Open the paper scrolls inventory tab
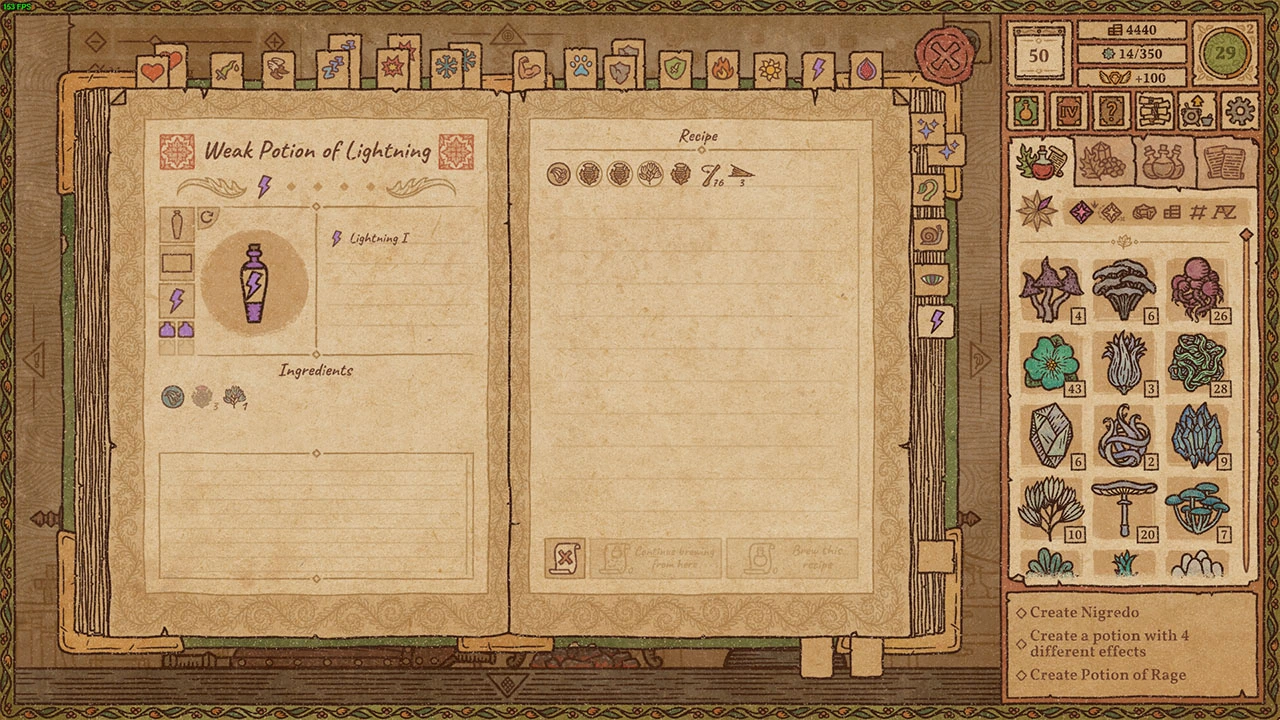This screenshot has width=1280, height=720. point(1224,162)
